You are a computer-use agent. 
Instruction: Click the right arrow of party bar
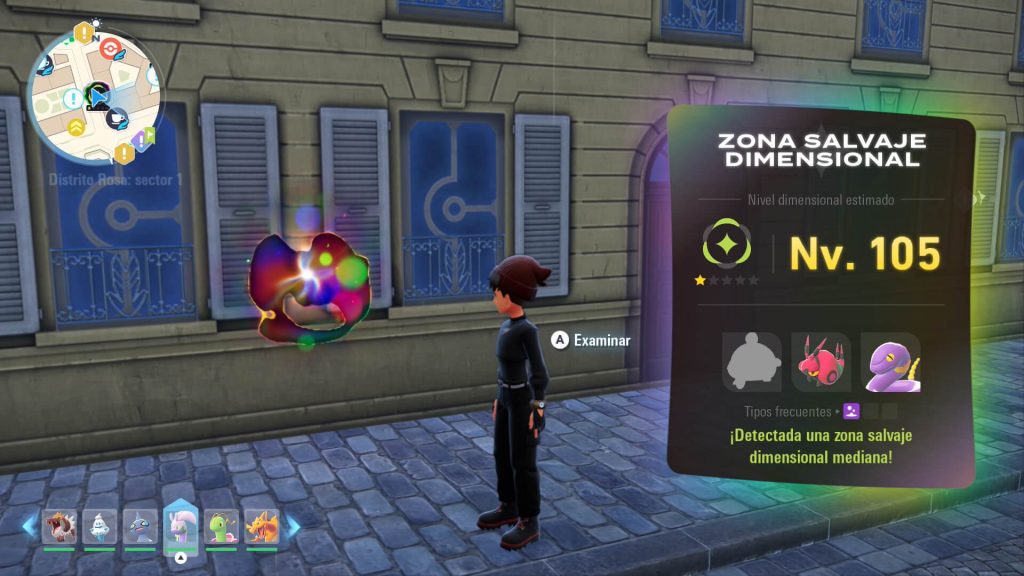(293, 526)
